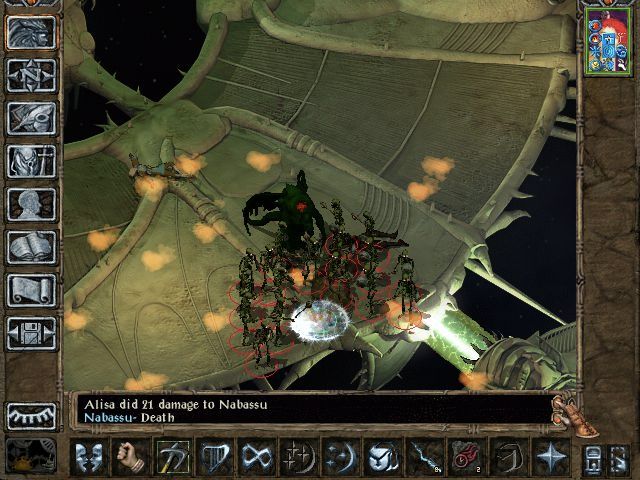Select the lightning staff quick slot

pos(423,457)
